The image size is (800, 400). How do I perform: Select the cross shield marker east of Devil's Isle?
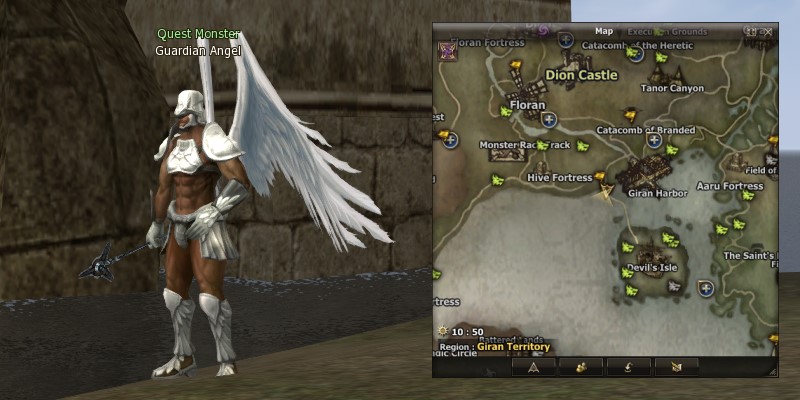point(706,288)
